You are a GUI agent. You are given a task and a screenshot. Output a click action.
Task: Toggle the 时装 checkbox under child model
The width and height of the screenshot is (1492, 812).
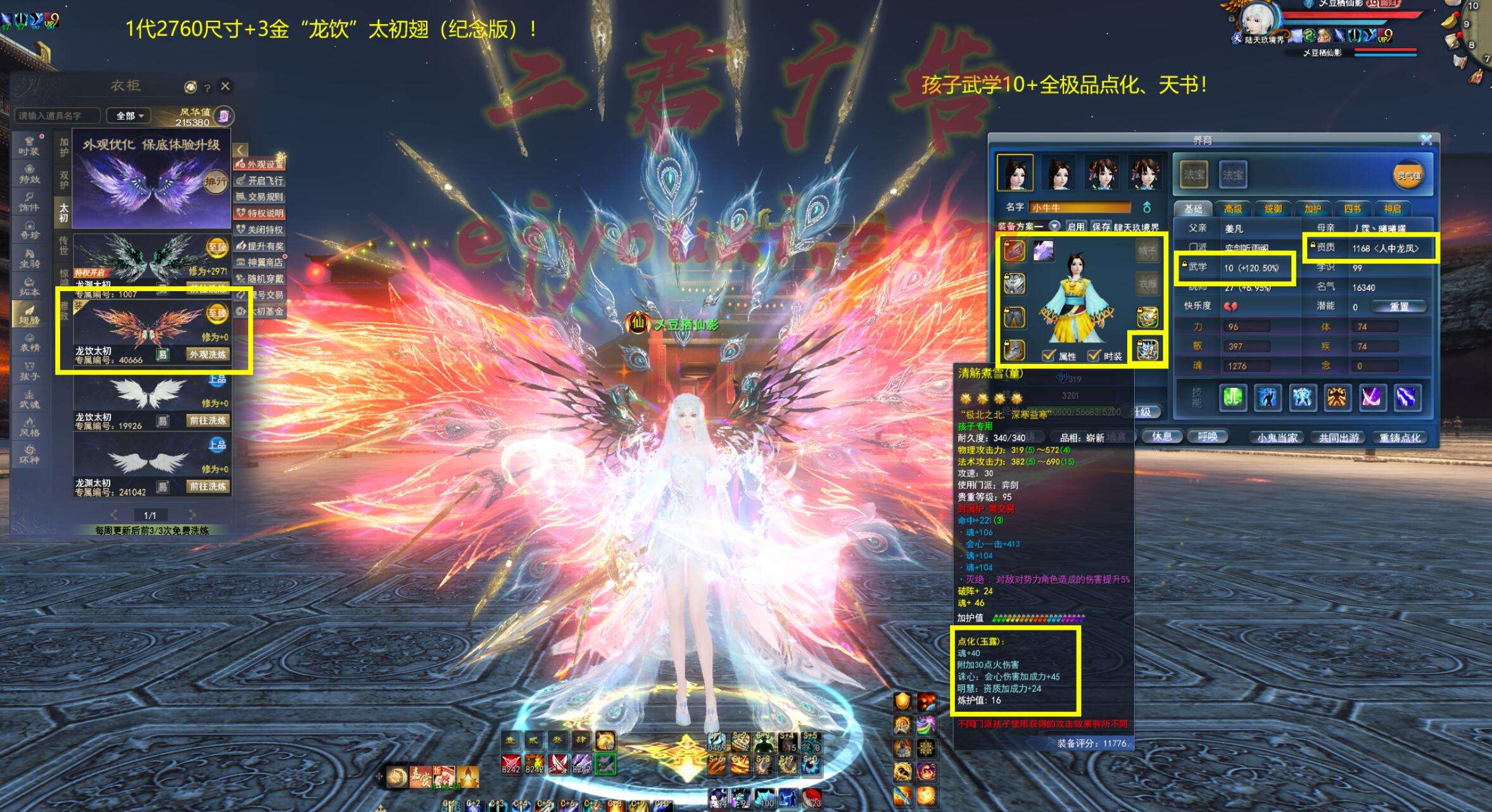coord(1094,356)
